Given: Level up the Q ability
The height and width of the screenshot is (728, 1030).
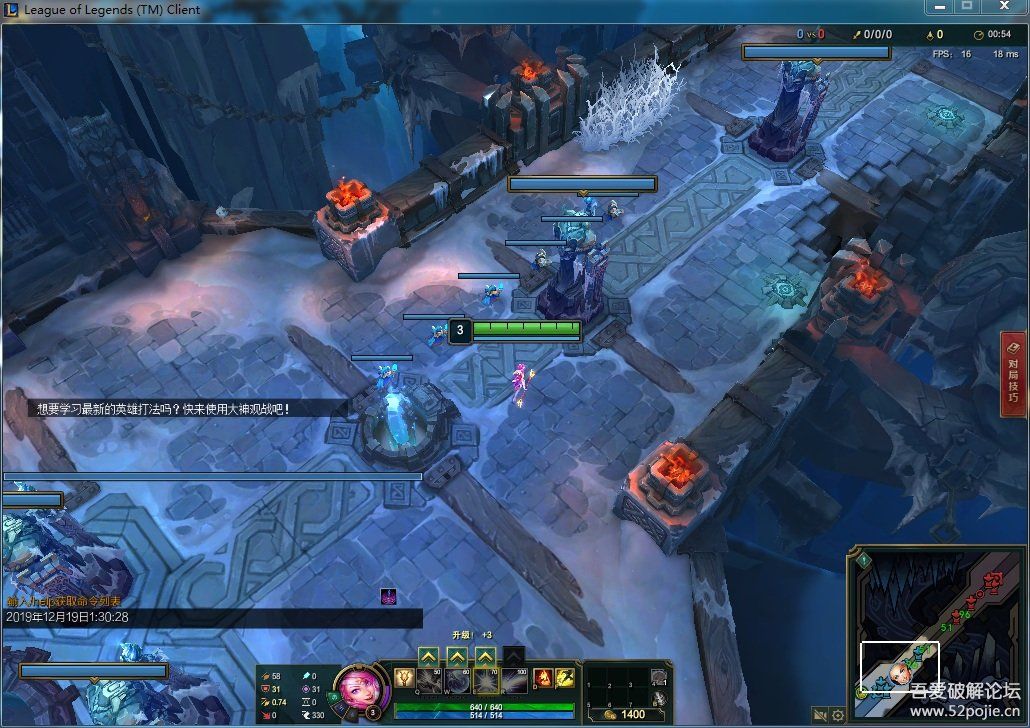Looking at the screenshot, I should coord(428,656).
